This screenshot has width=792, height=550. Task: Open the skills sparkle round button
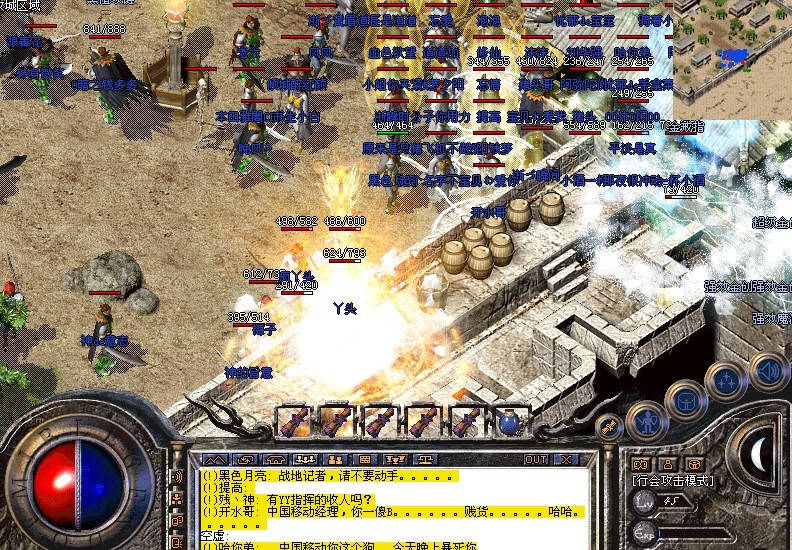[x=725, y=383]
